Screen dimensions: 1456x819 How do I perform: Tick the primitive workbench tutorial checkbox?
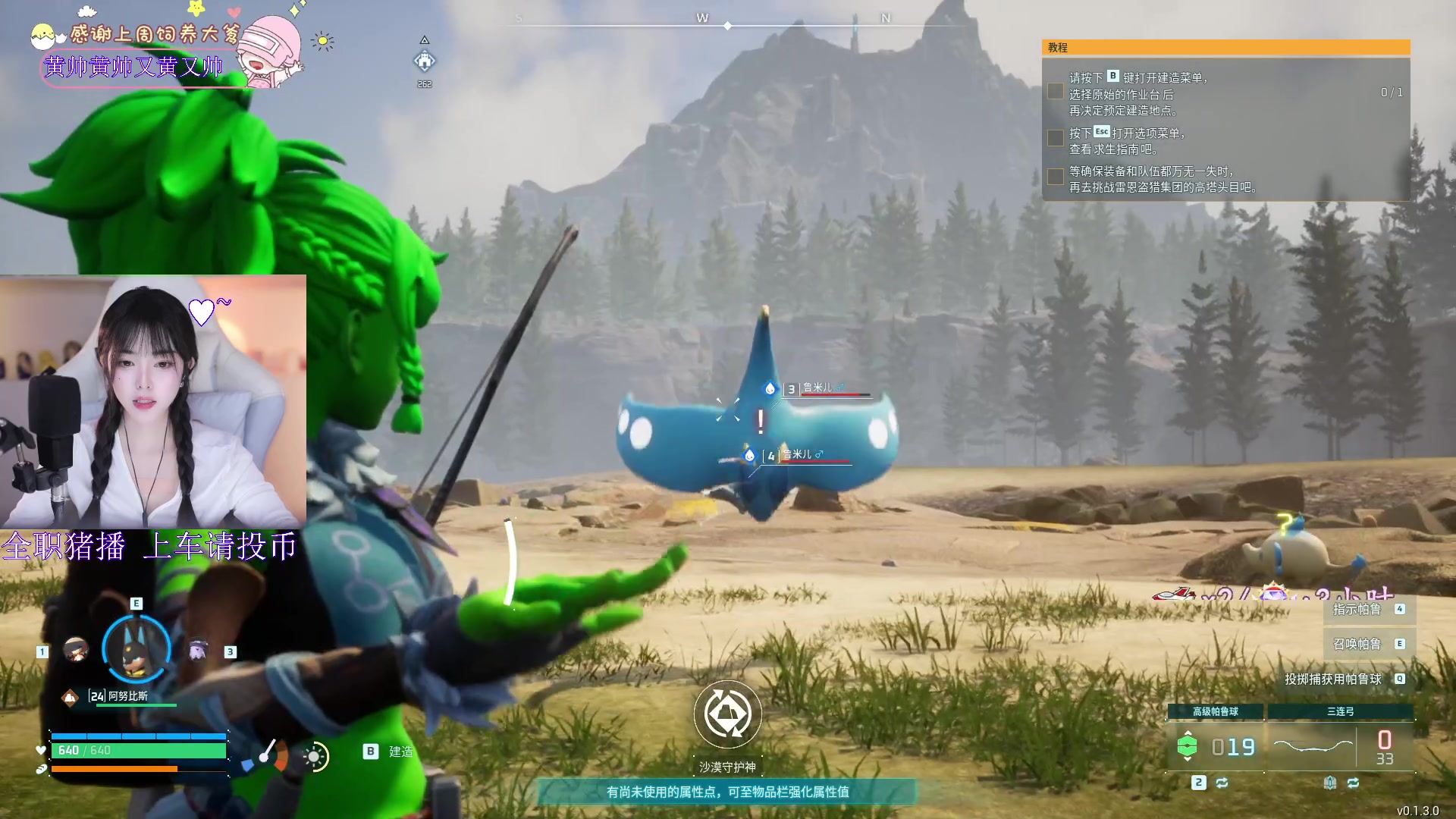pos(1055,92)
